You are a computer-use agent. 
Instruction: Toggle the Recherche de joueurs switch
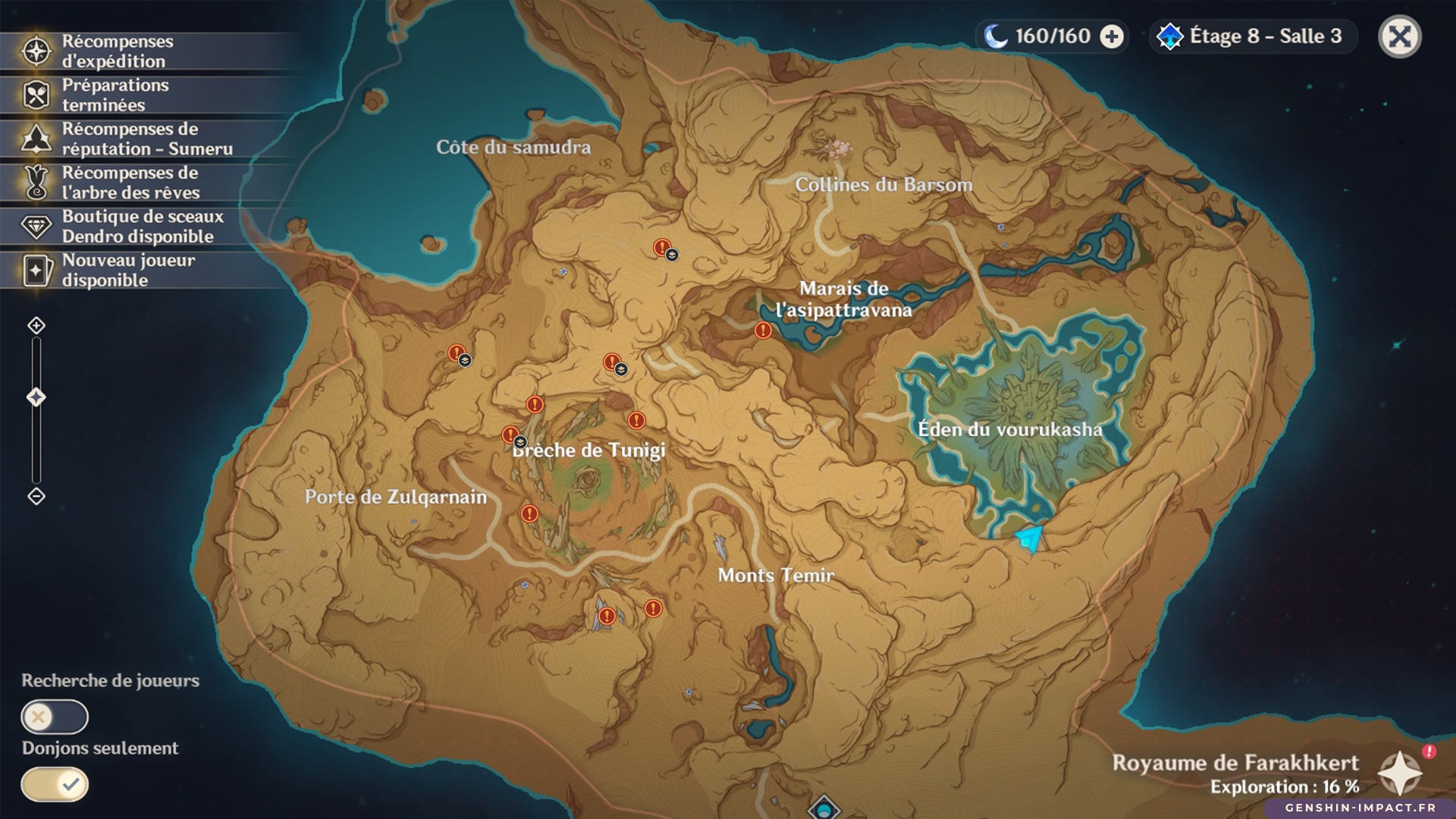[55, 717]
